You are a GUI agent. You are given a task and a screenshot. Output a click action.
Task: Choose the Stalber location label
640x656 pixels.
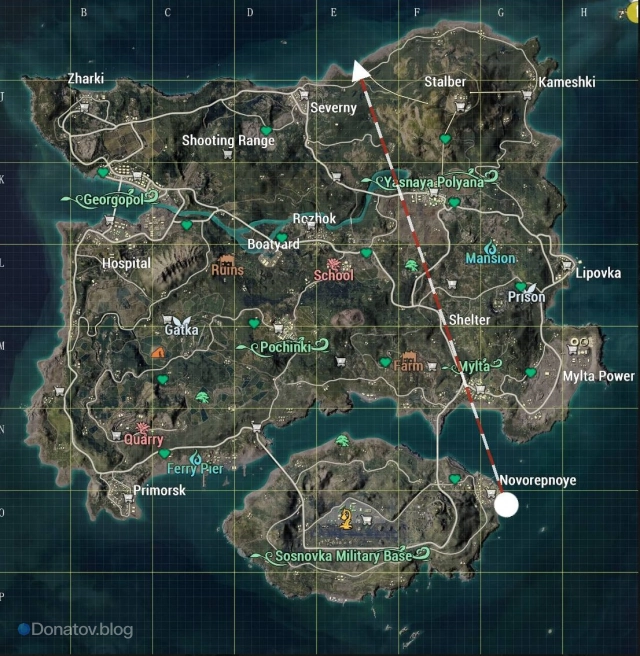pyautogui.click(x=445, y=81)
